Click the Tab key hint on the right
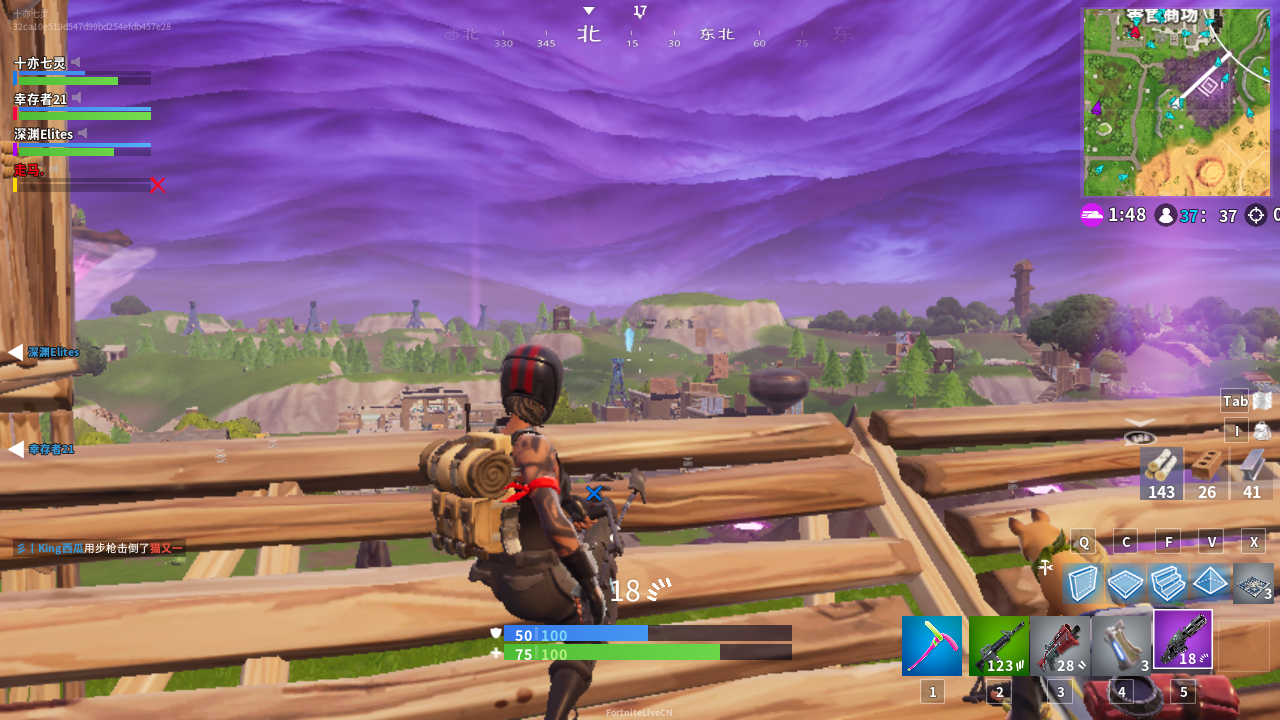Screen dimensions: 1280x720 click(1234, 400)
